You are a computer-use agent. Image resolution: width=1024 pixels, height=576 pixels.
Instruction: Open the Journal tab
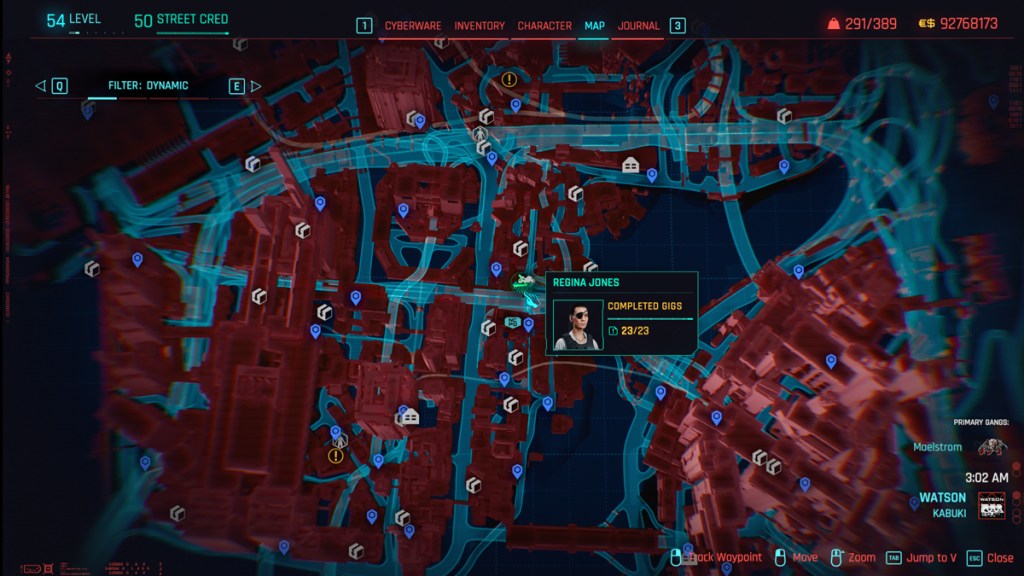(x=639, y=26)
